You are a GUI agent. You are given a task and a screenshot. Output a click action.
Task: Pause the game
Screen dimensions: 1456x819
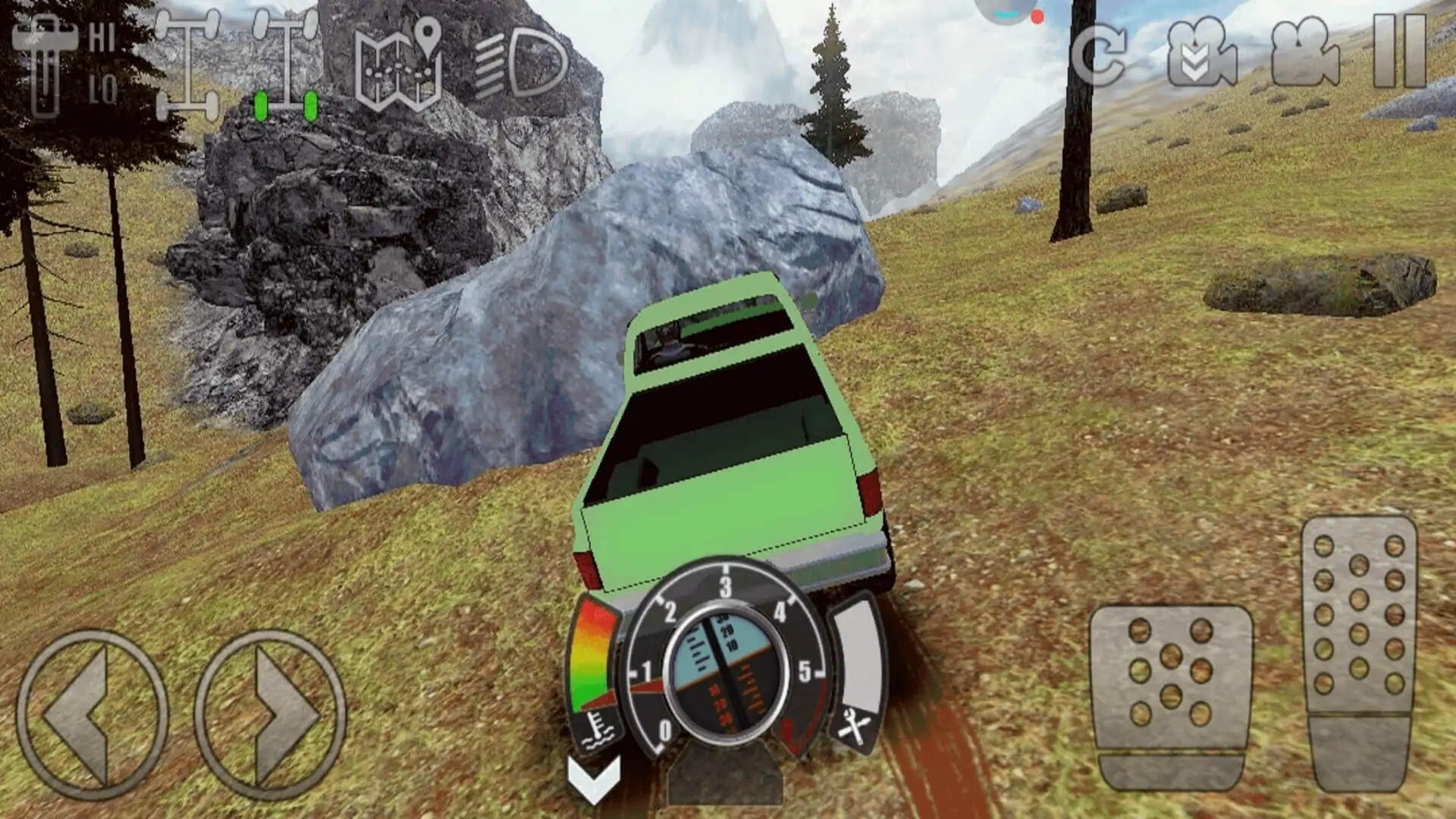[1400, 52]
